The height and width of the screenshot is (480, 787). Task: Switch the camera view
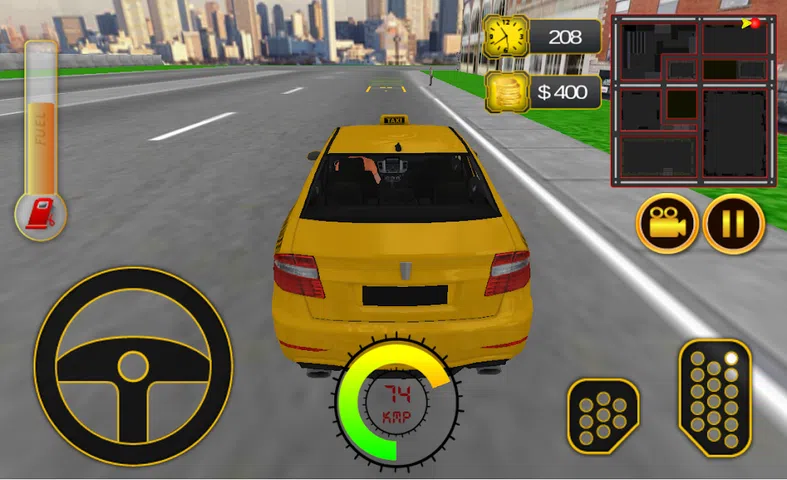coord(668,224)
